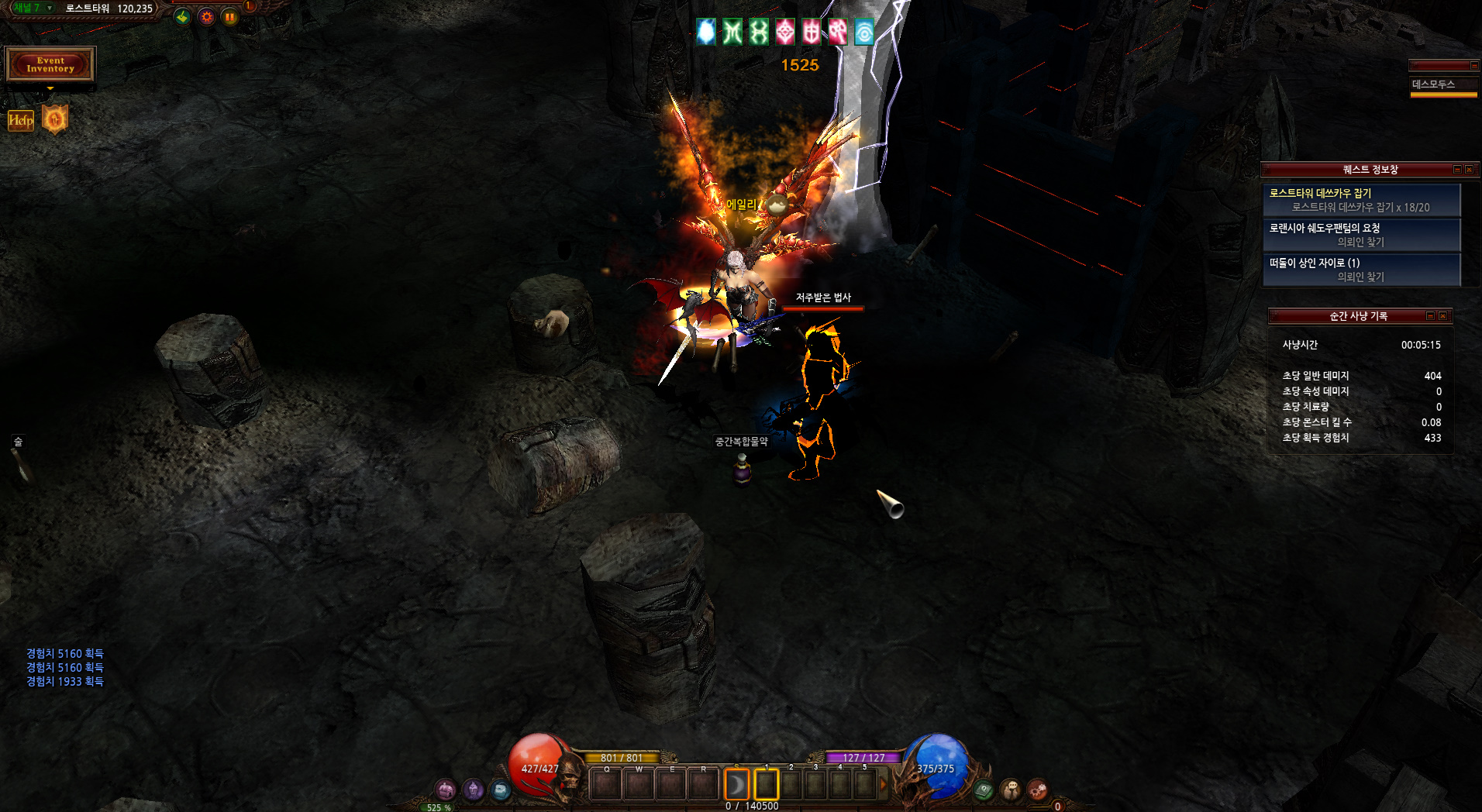Minimize the 순간 사냥 기록 panel
This screenshot has width=1482, height=812.
click(x=1431, y=316)
